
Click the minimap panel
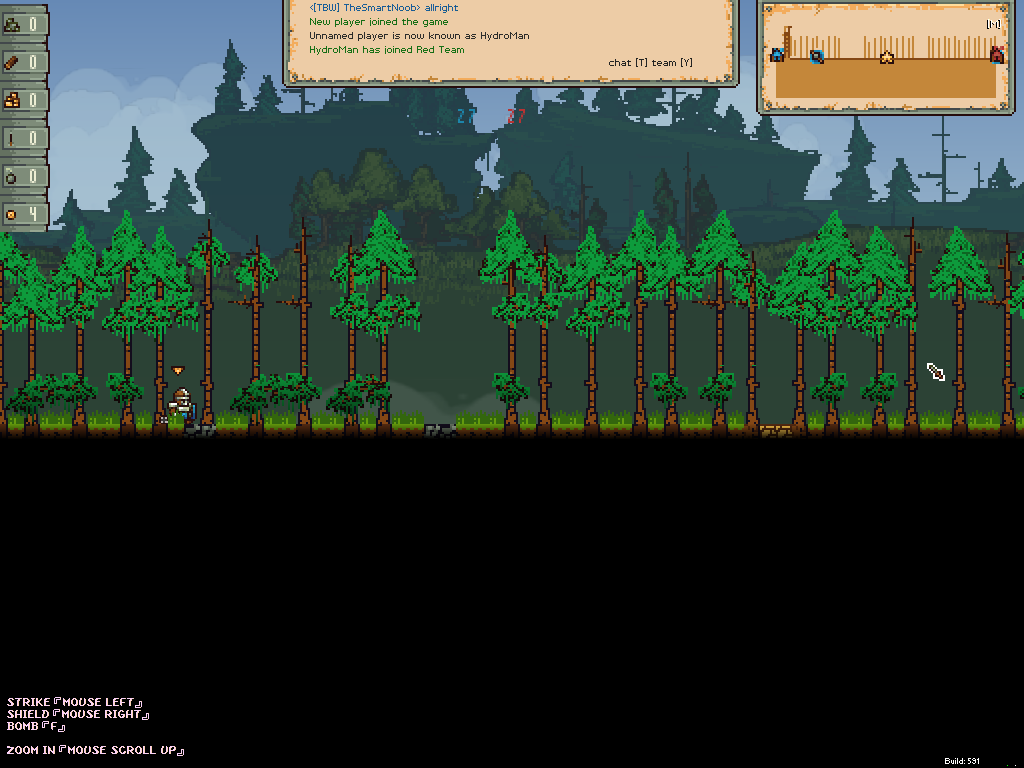coord(886,56)
